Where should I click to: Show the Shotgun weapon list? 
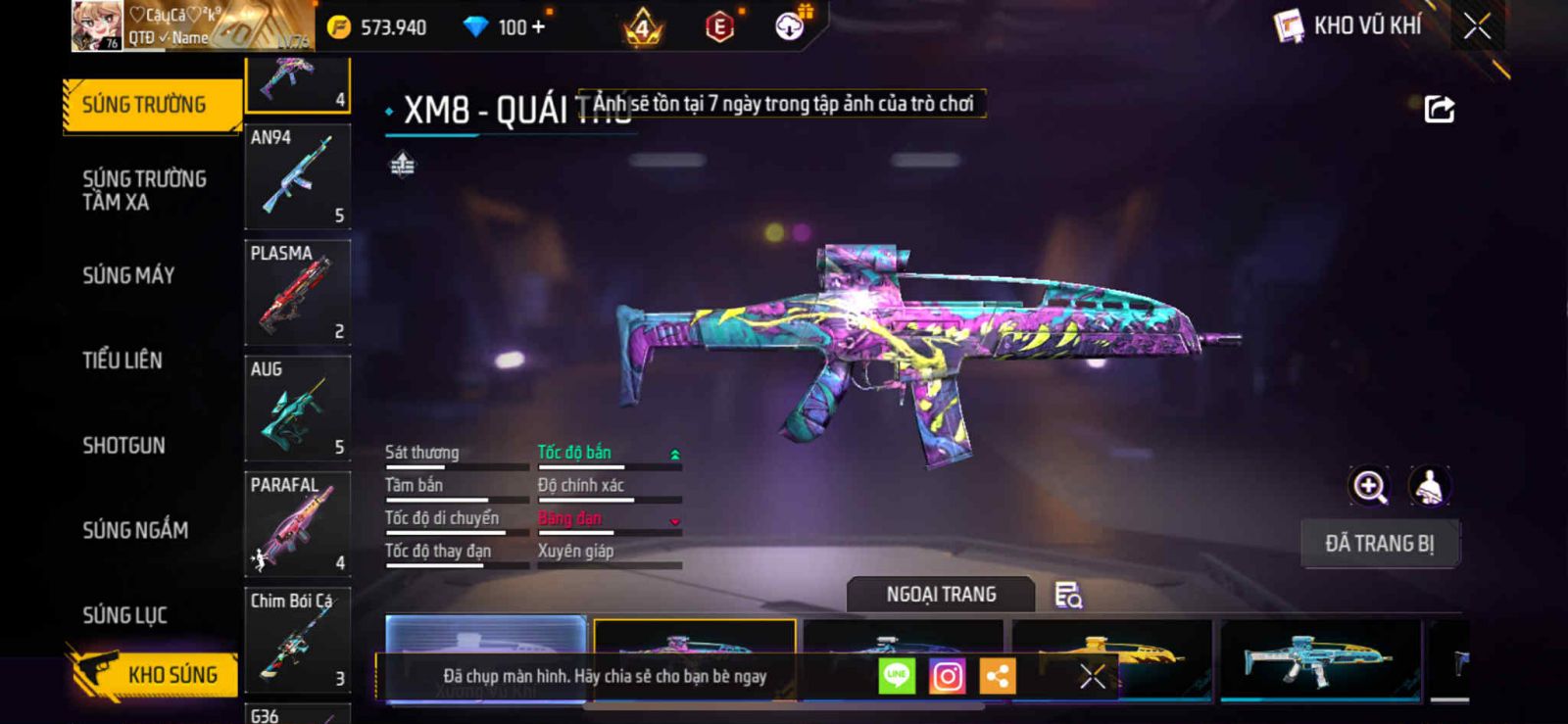coord(123,446)
